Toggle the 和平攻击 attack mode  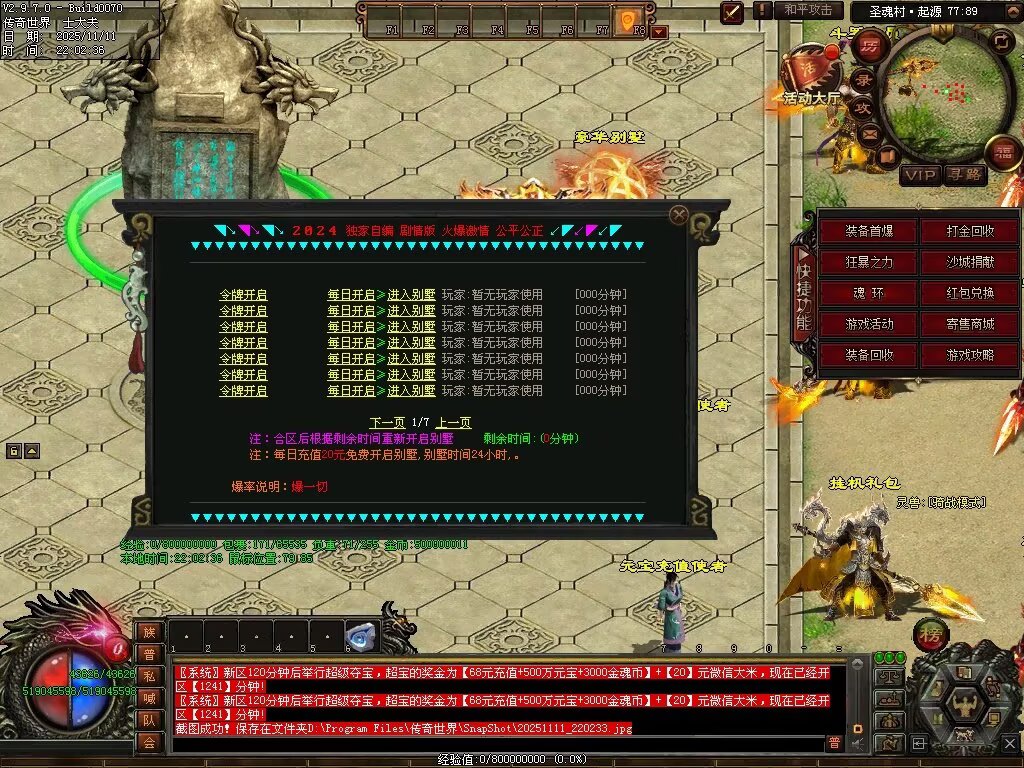click(x=807, y=10)
